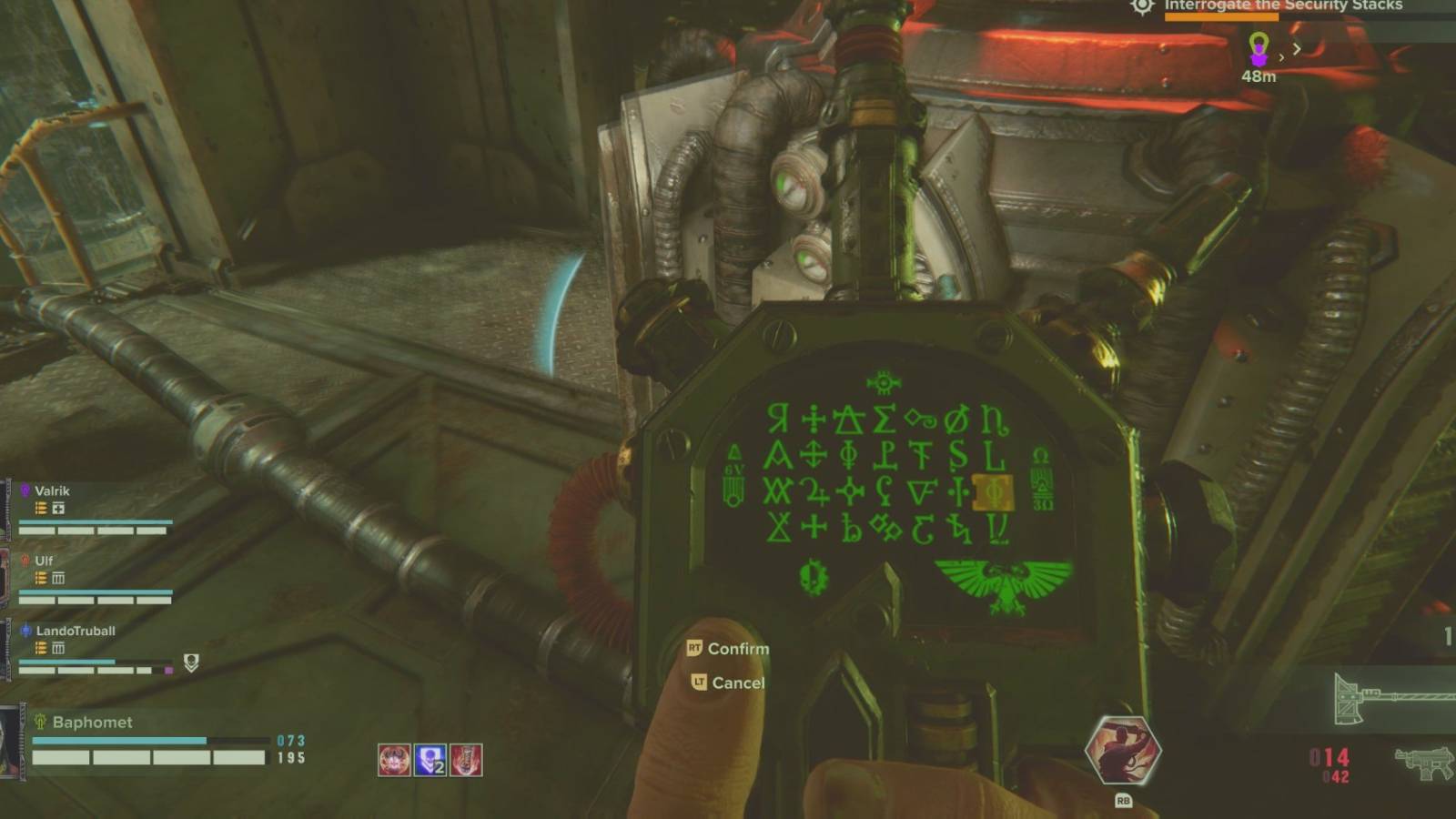This screenshot has height=819, width=1456.
Task: Expand the chevron arrow next to the 48m marker
Action: point(1296,50)
